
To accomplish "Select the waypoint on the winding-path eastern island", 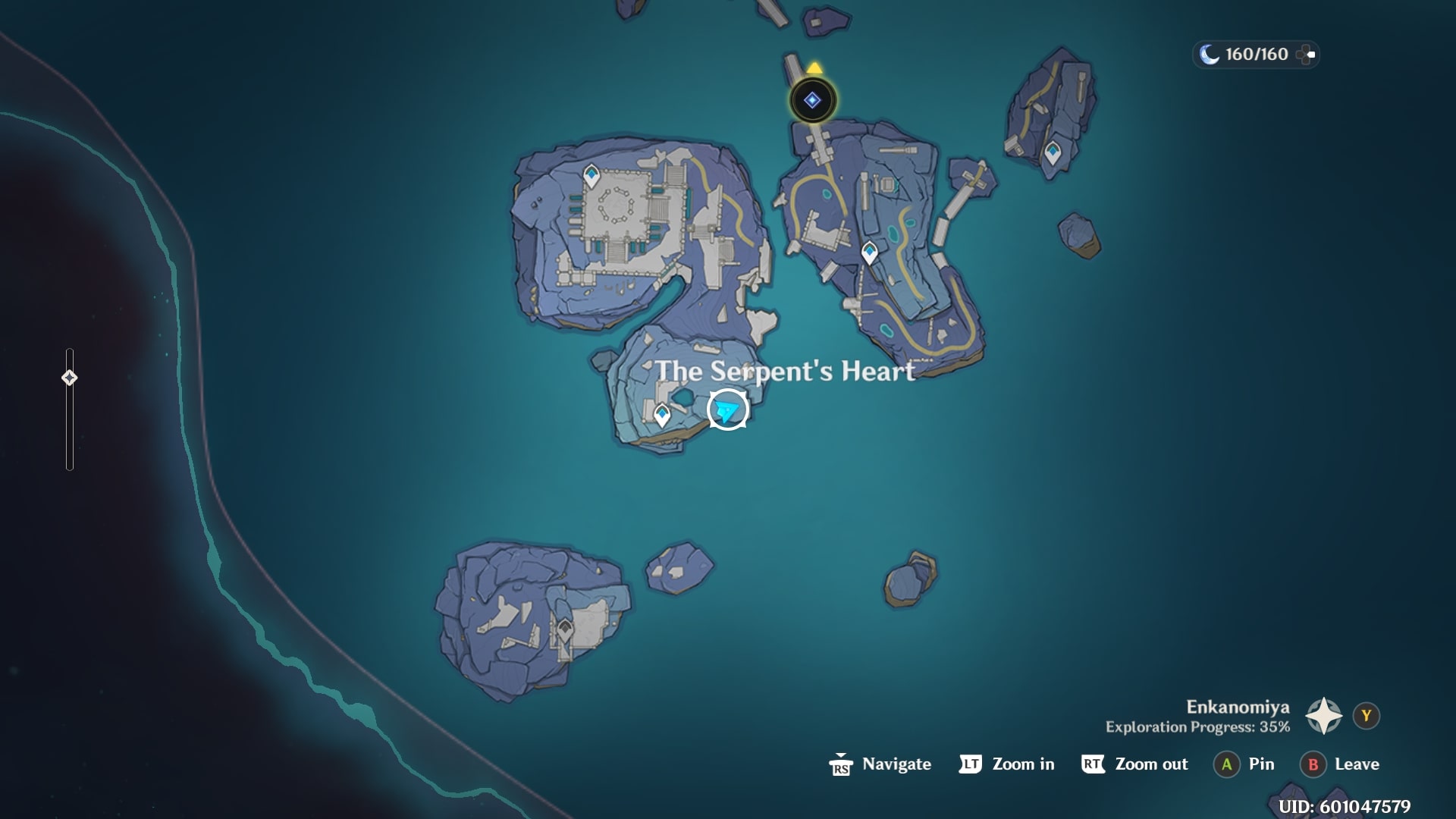I will pyautogui.click(x=869, y=251).
